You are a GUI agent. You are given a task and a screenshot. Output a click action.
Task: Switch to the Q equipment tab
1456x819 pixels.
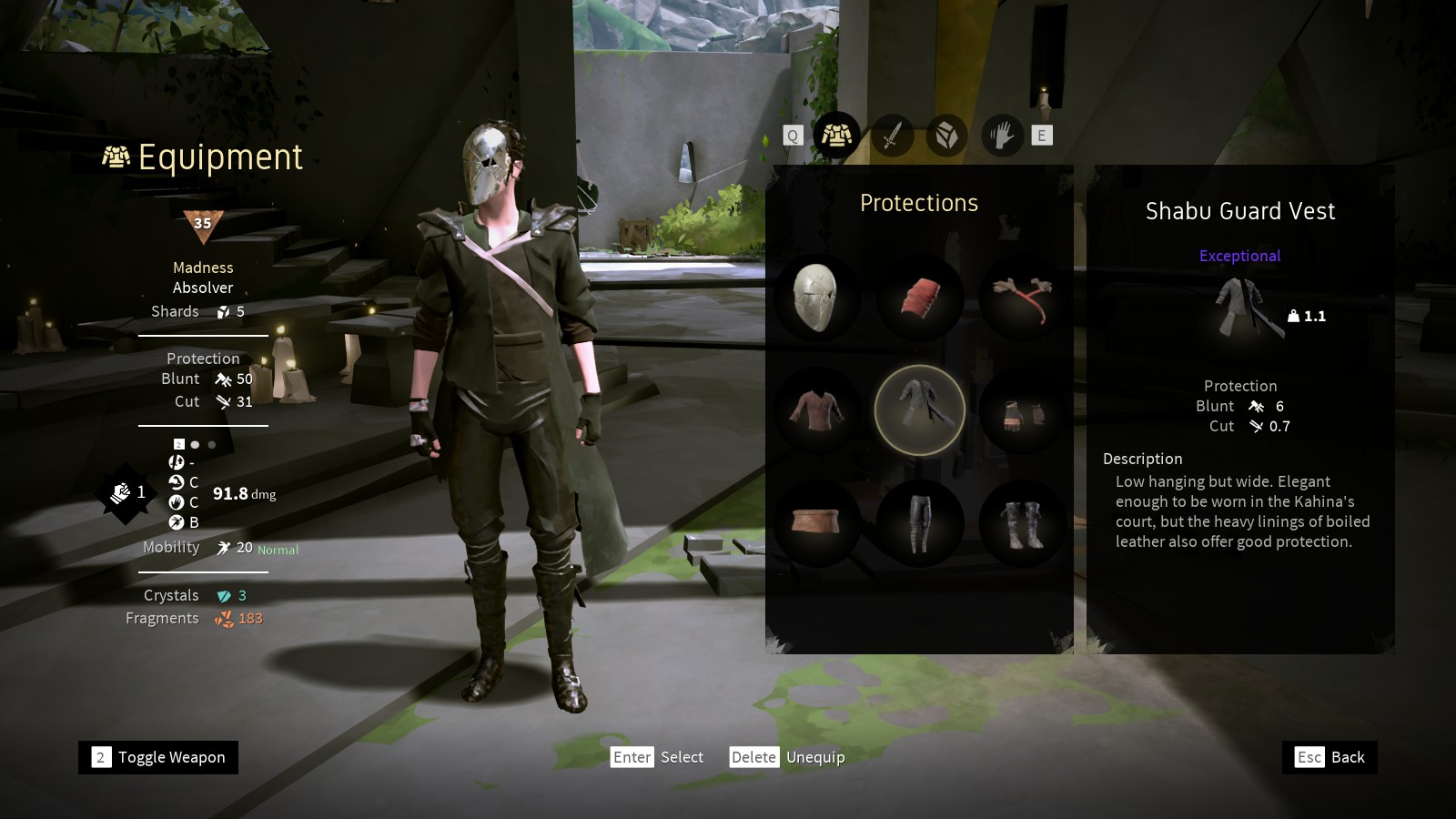(x=793, y=135)
